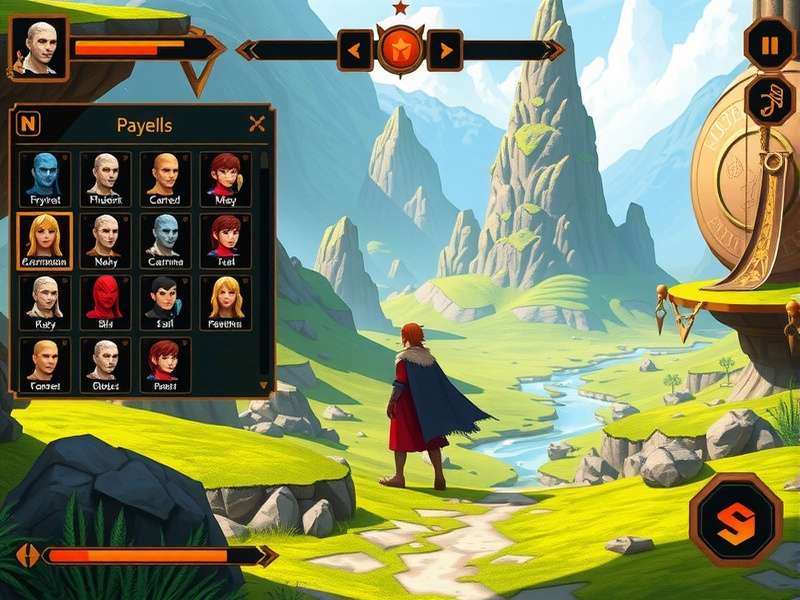This screenshot has width=800, height=600.
Task: Select the left arrow in the top bar
Action: pos(355,50)
